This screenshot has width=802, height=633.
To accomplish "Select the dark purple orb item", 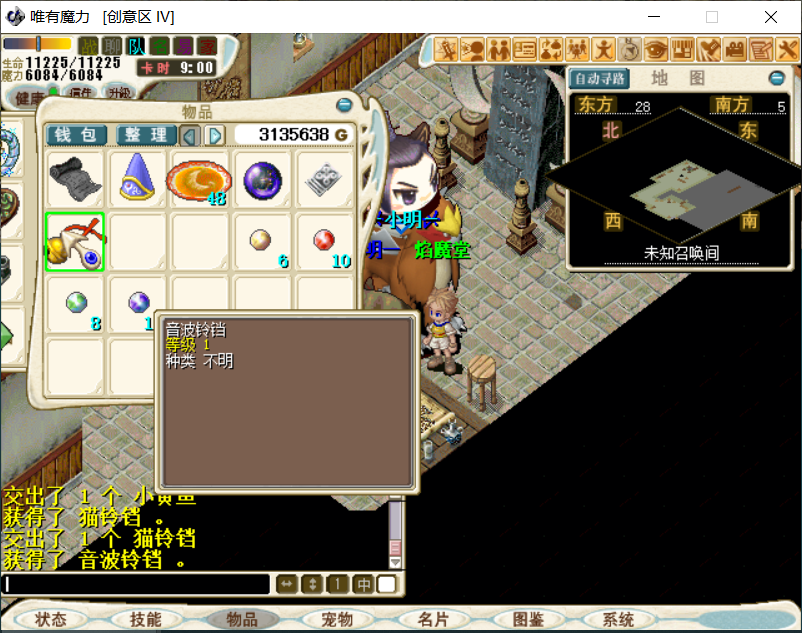I will click(x=262, y=180).
